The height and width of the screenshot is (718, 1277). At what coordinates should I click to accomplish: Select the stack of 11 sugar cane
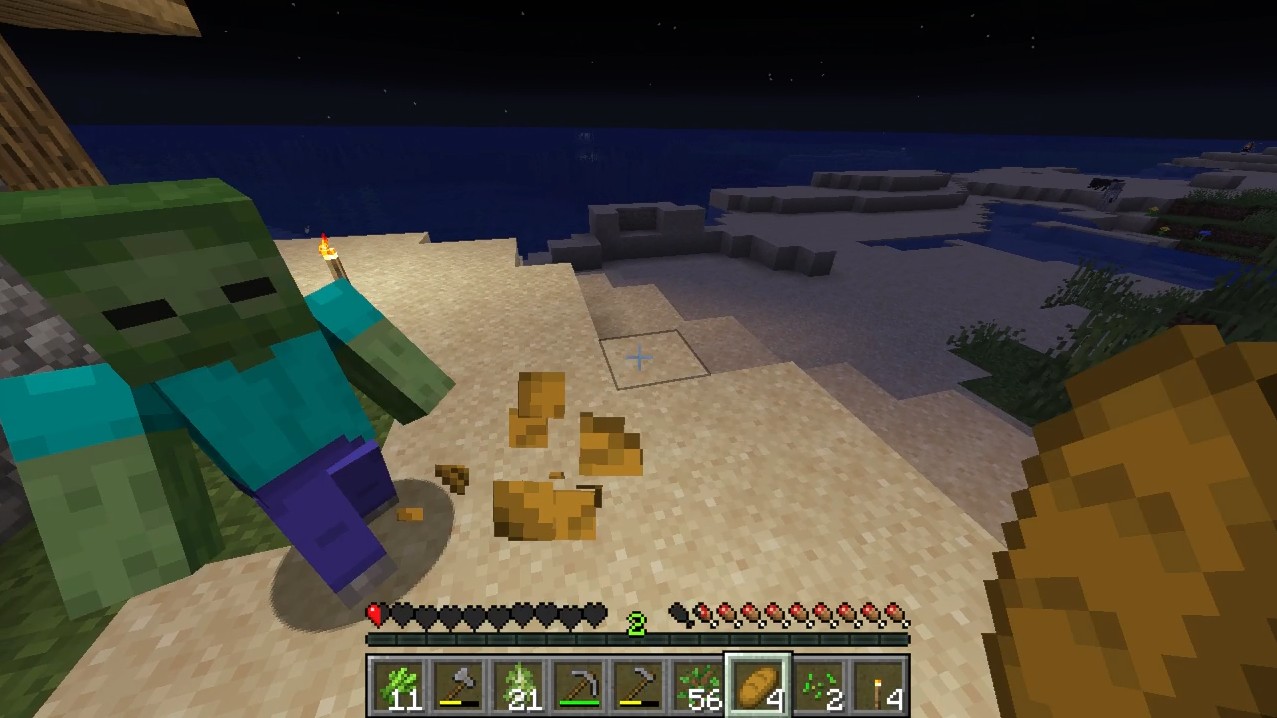pyautogui.click(x=398, y=686)
